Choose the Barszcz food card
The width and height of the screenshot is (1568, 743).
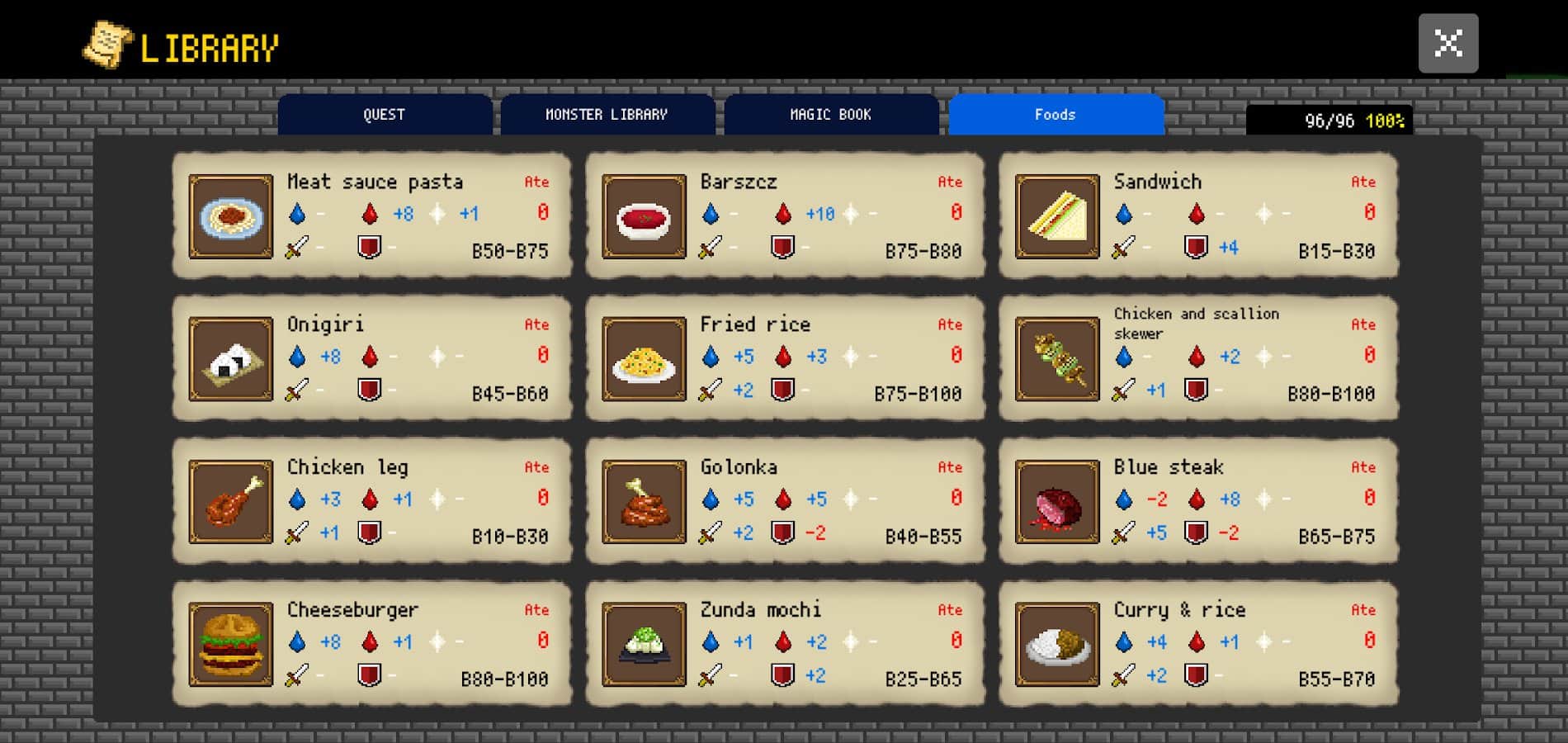click(x=785, y=215)
